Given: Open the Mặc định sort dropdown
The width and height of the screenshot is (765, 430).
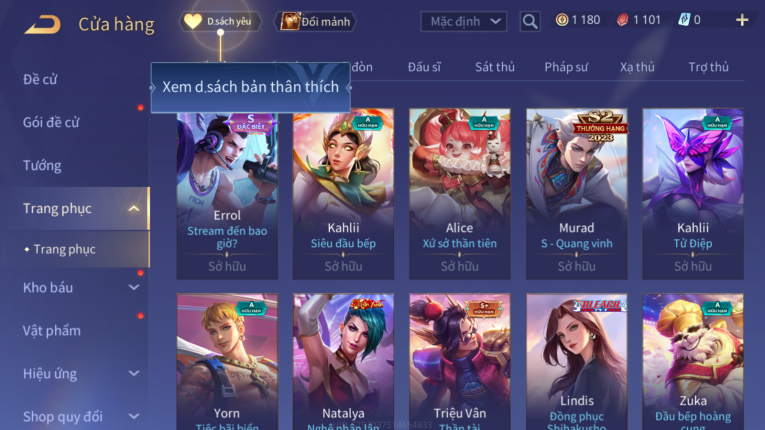Looking at the screenshot, I should point(463,21).
